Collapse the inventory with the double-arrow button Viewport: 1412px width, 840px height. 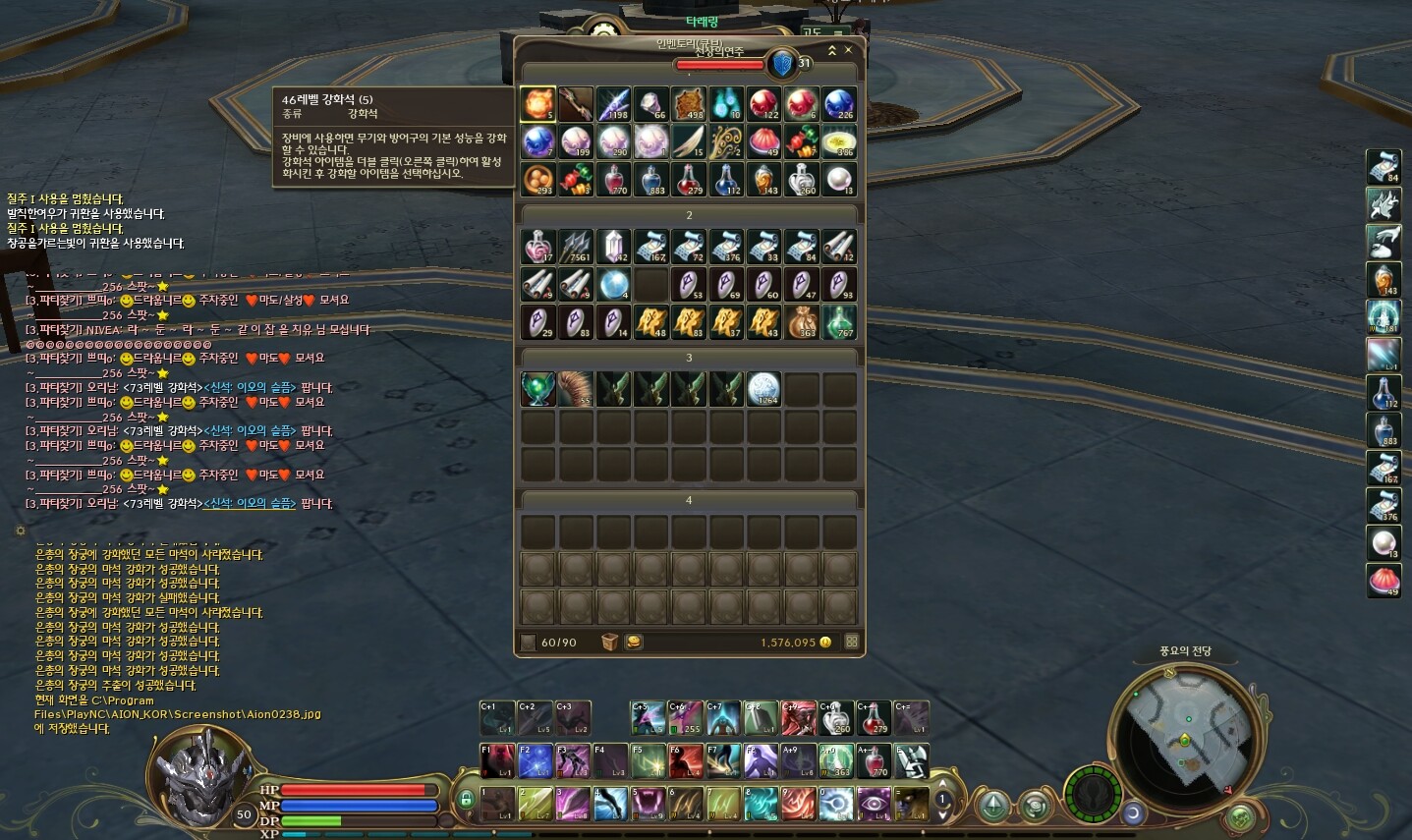pyautogui.click(x=832, y=50)
